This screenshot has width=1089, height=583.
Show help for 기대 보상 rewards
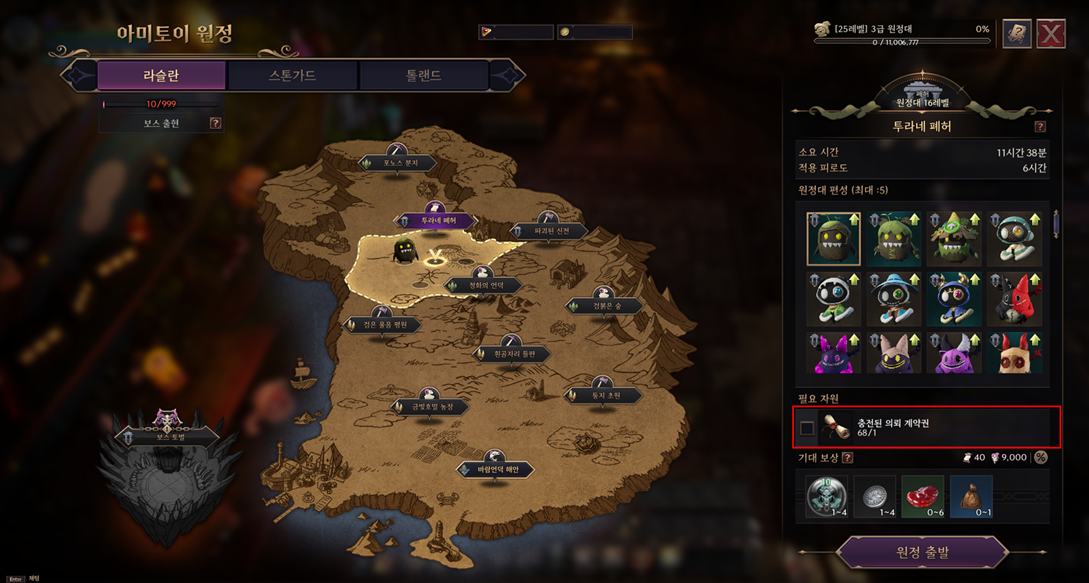[x=847, y=458]
